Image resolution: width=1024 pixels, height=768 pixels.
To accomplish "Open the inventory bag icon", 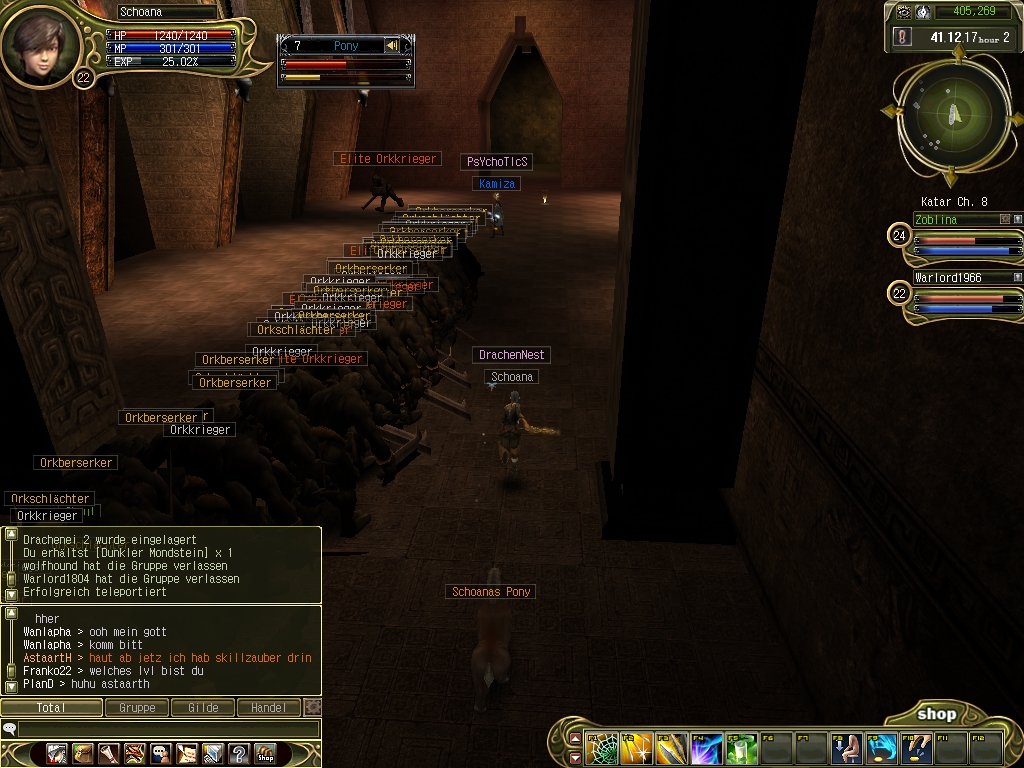I will click(82, 753).
